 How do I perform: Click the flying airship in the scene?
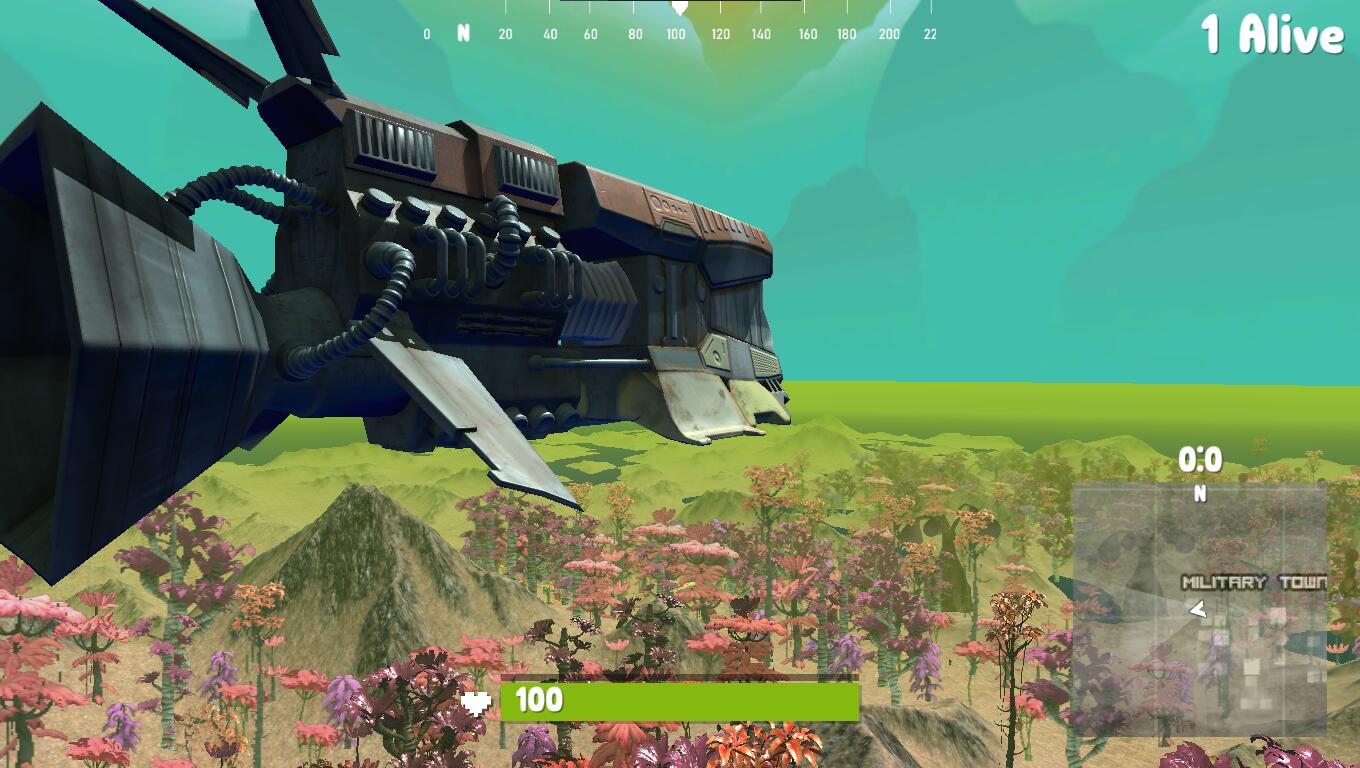[450, 270]
